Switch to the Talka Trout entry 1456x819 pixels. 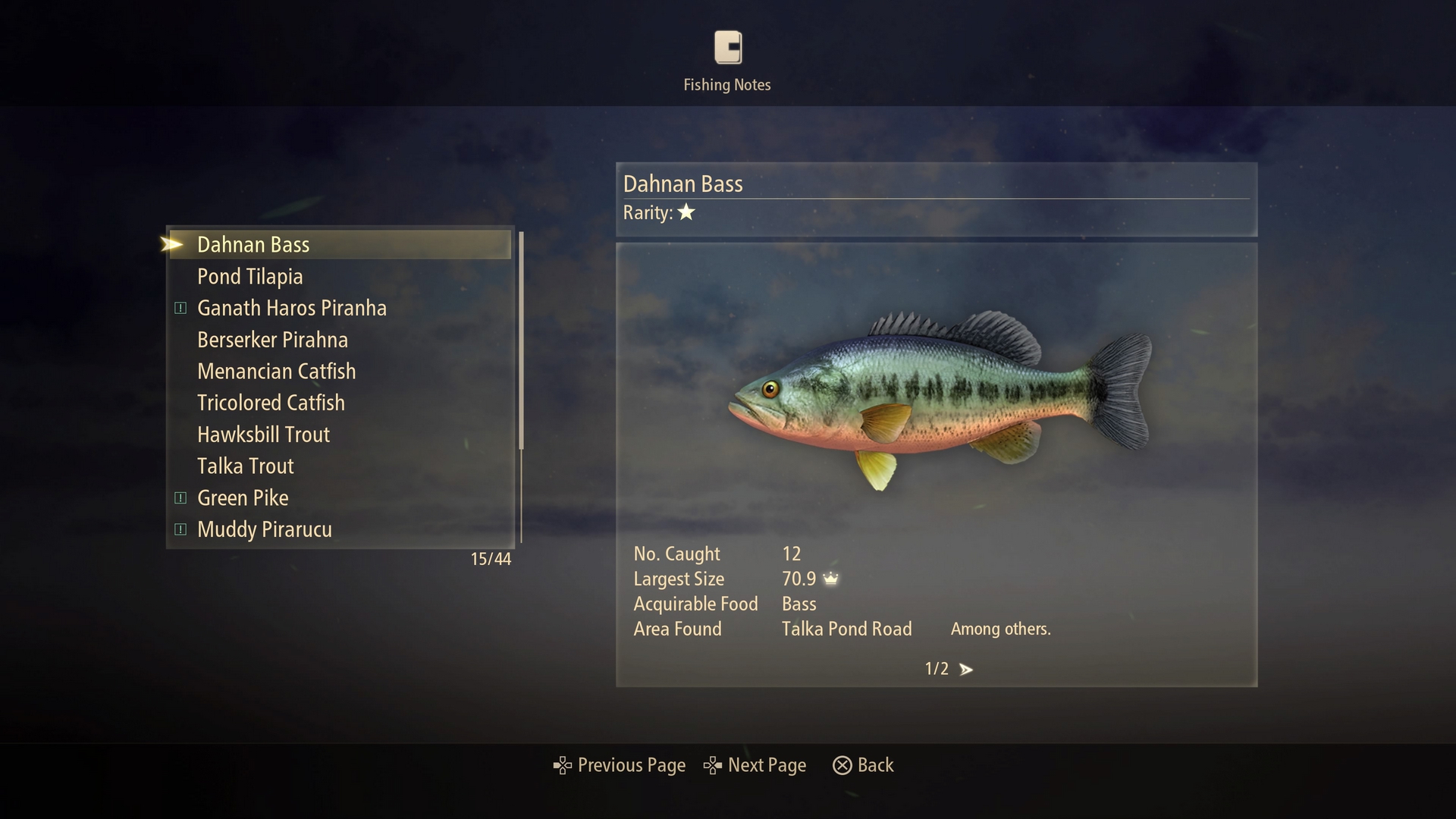245,466
